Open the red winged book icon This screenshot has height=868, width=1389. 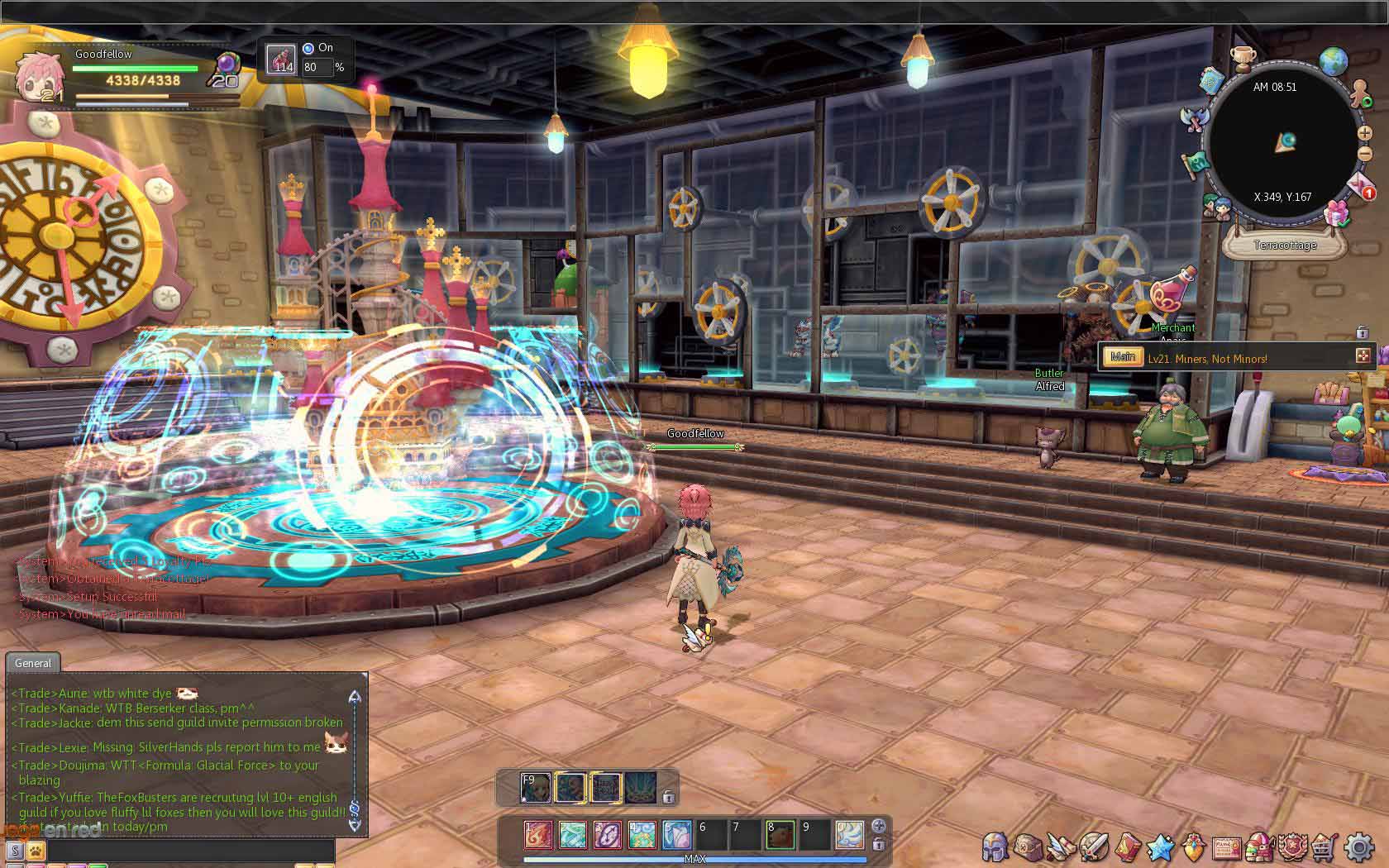(1127, 847)
